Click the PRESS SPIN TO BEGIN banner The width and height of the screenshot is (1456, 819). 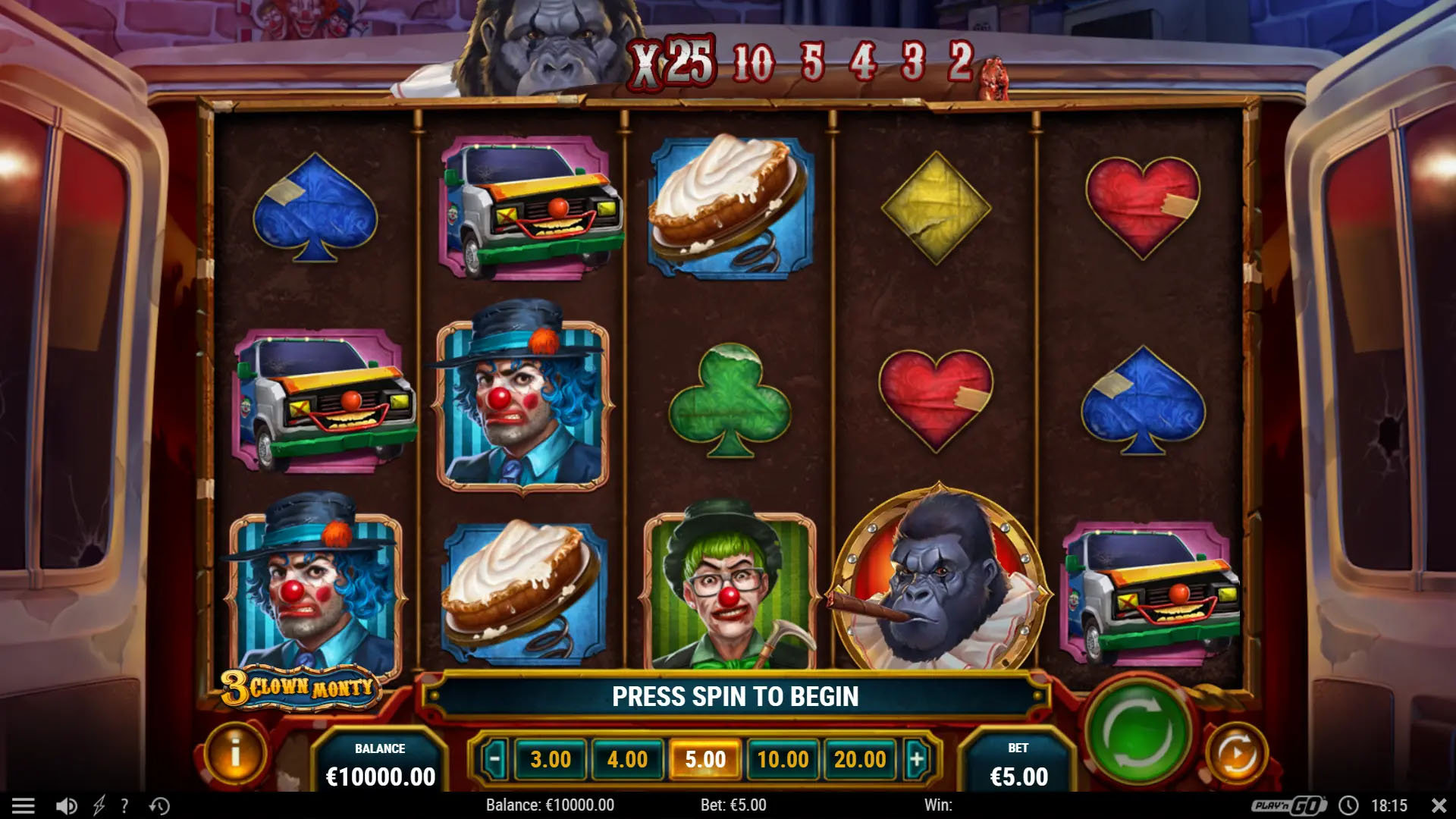(736, 695)
